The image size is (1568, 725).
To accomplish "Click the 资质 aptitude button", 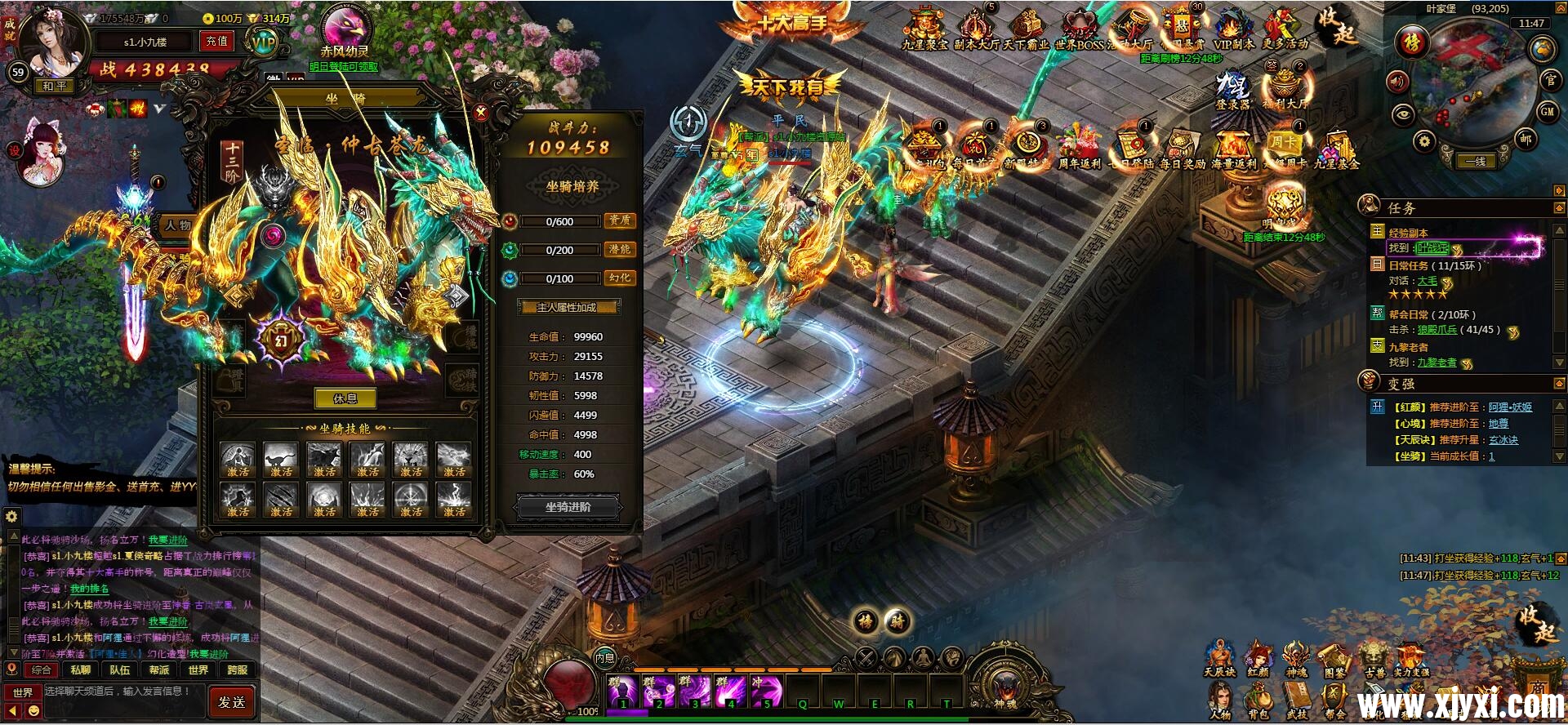I will point(620,220).
